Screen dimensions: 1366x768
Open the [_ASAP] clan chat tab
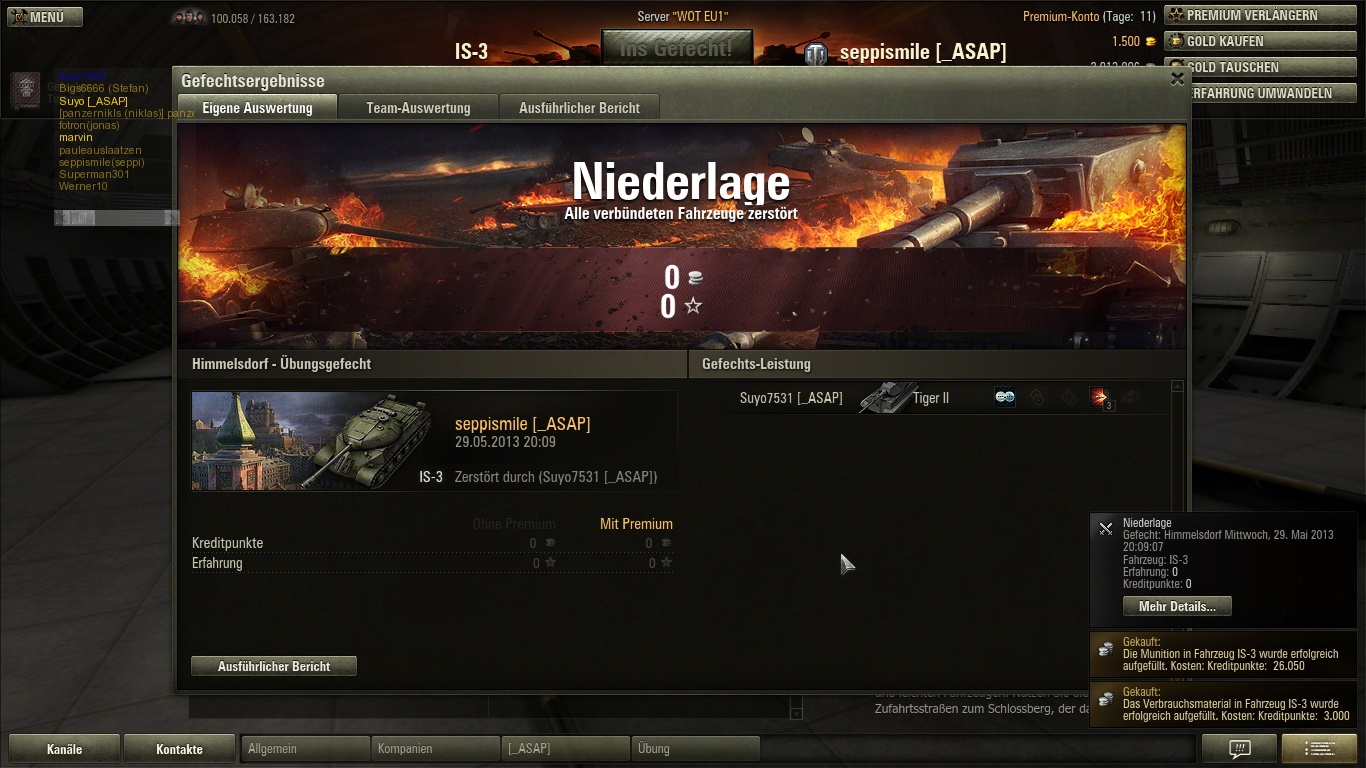tap(565, 748)
